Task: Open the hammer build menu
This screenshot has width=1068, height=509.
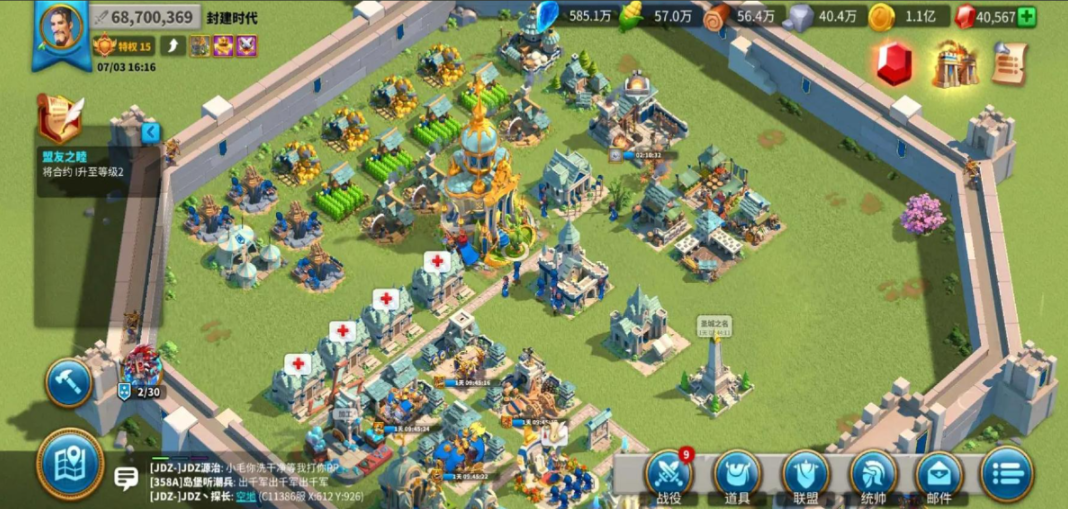Action: pyautogui.click(x=69, y=383)
